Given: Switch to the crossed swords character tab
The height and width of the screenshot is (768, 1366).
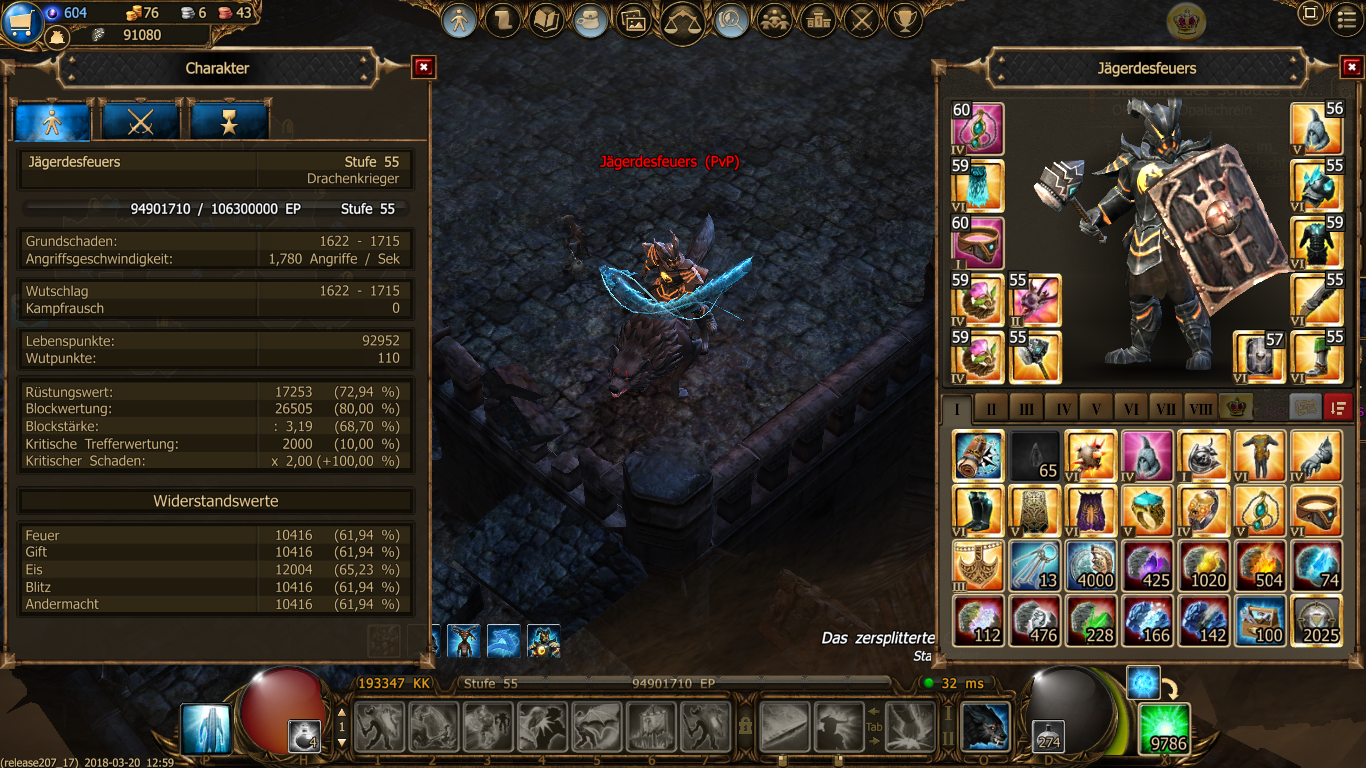Looking at the screenshot, I should pyautogui.click(x=140, y=121).
